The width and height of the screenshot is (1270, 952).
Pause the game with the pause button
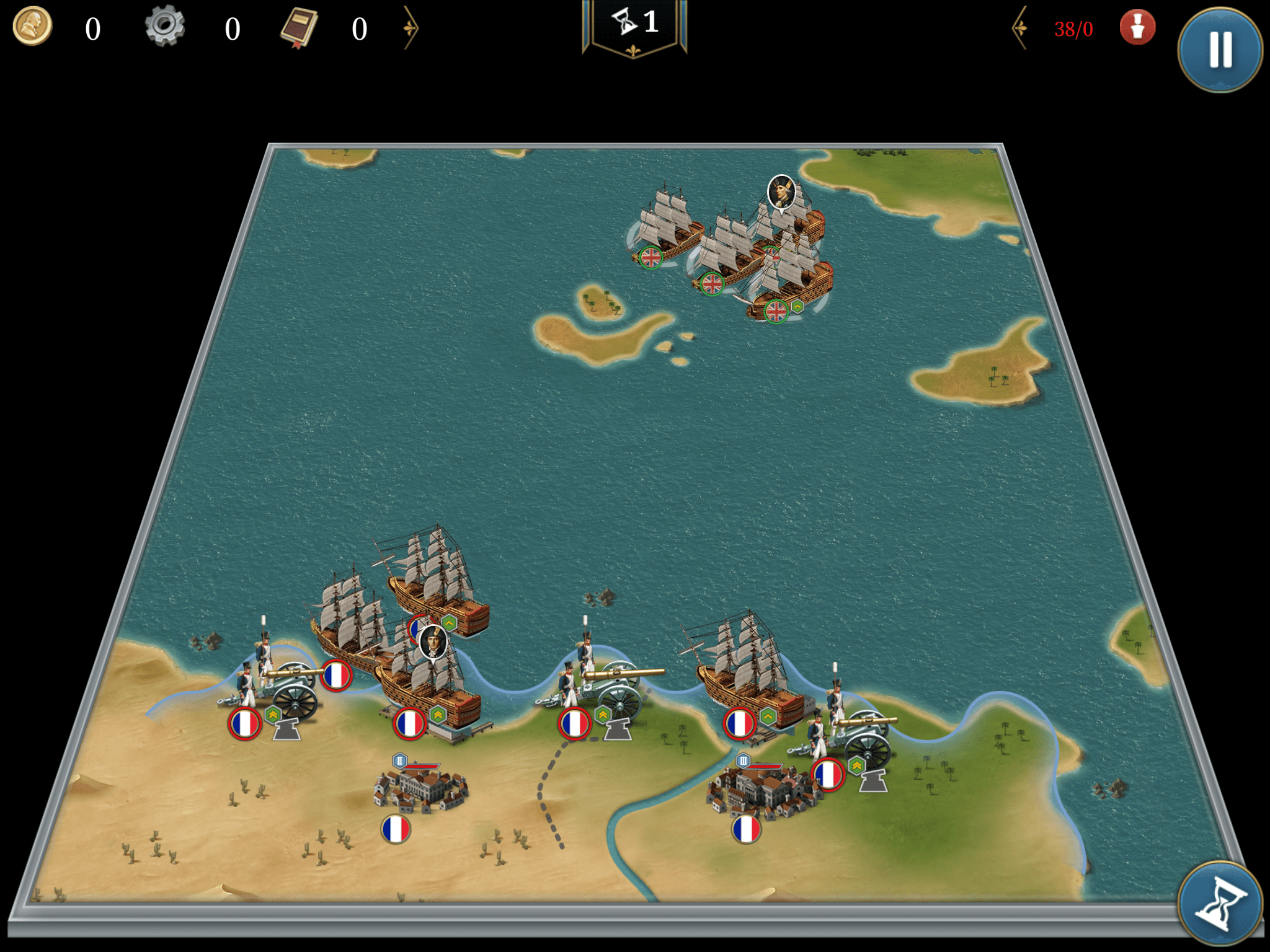click(1220, 50)
